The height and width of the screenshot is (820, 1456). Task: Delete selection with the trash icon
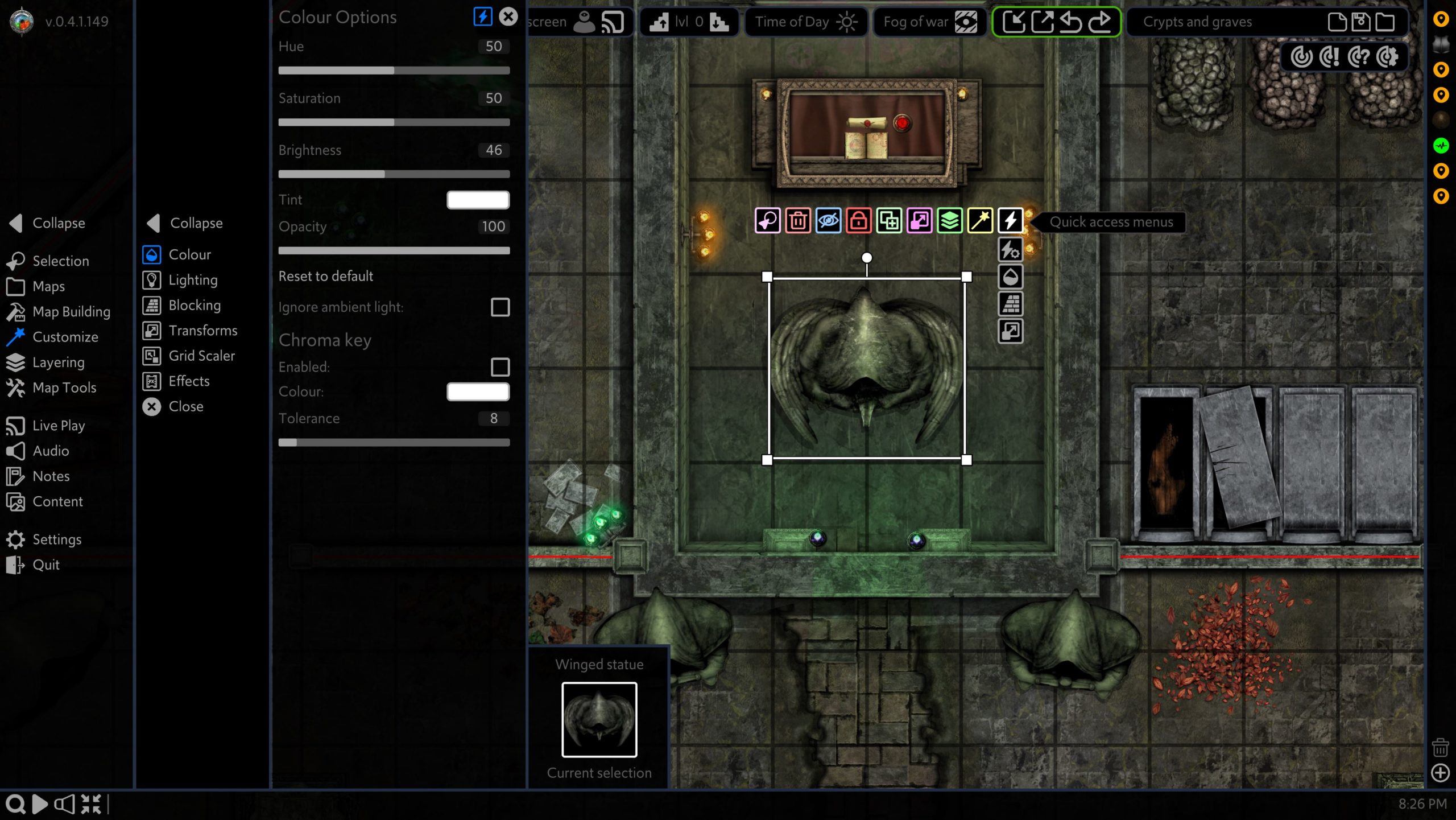798,221
